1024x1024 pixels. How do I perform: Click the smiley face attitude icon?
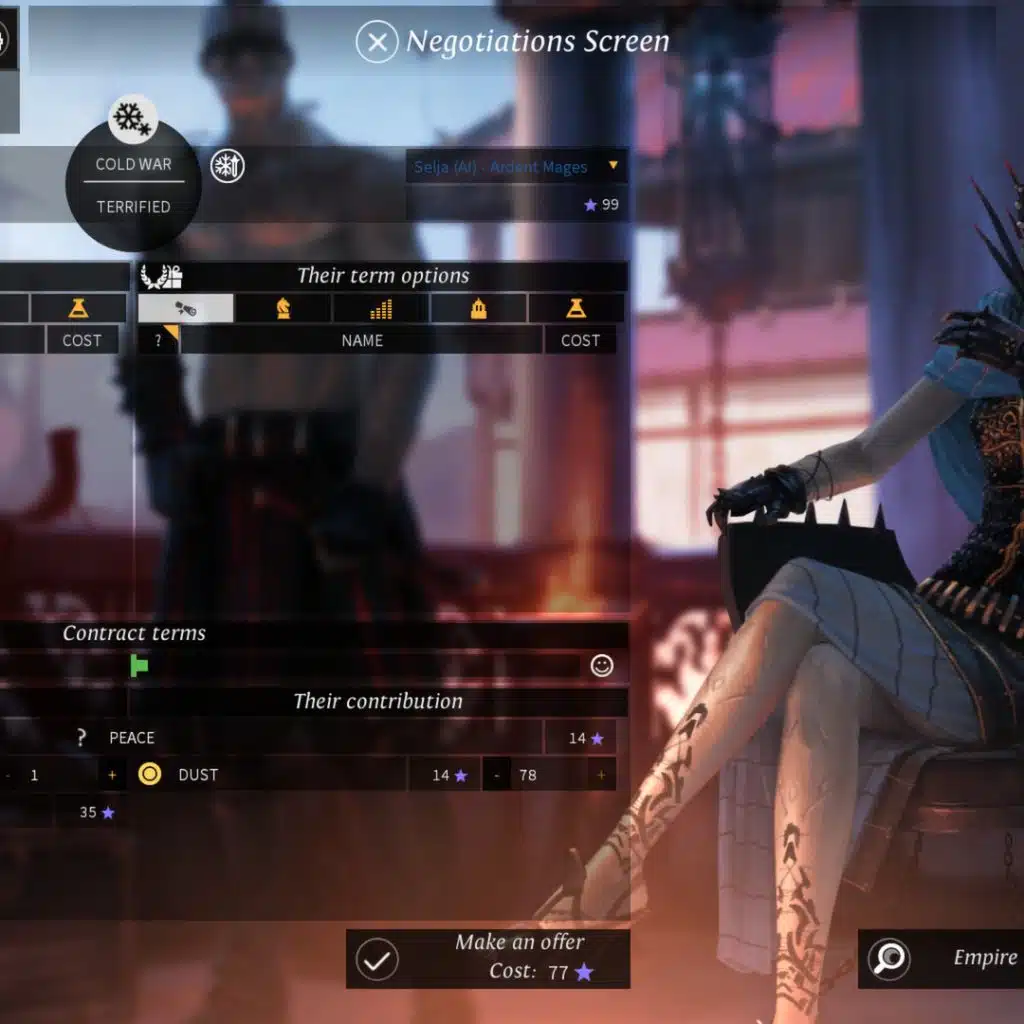point(601,665)
